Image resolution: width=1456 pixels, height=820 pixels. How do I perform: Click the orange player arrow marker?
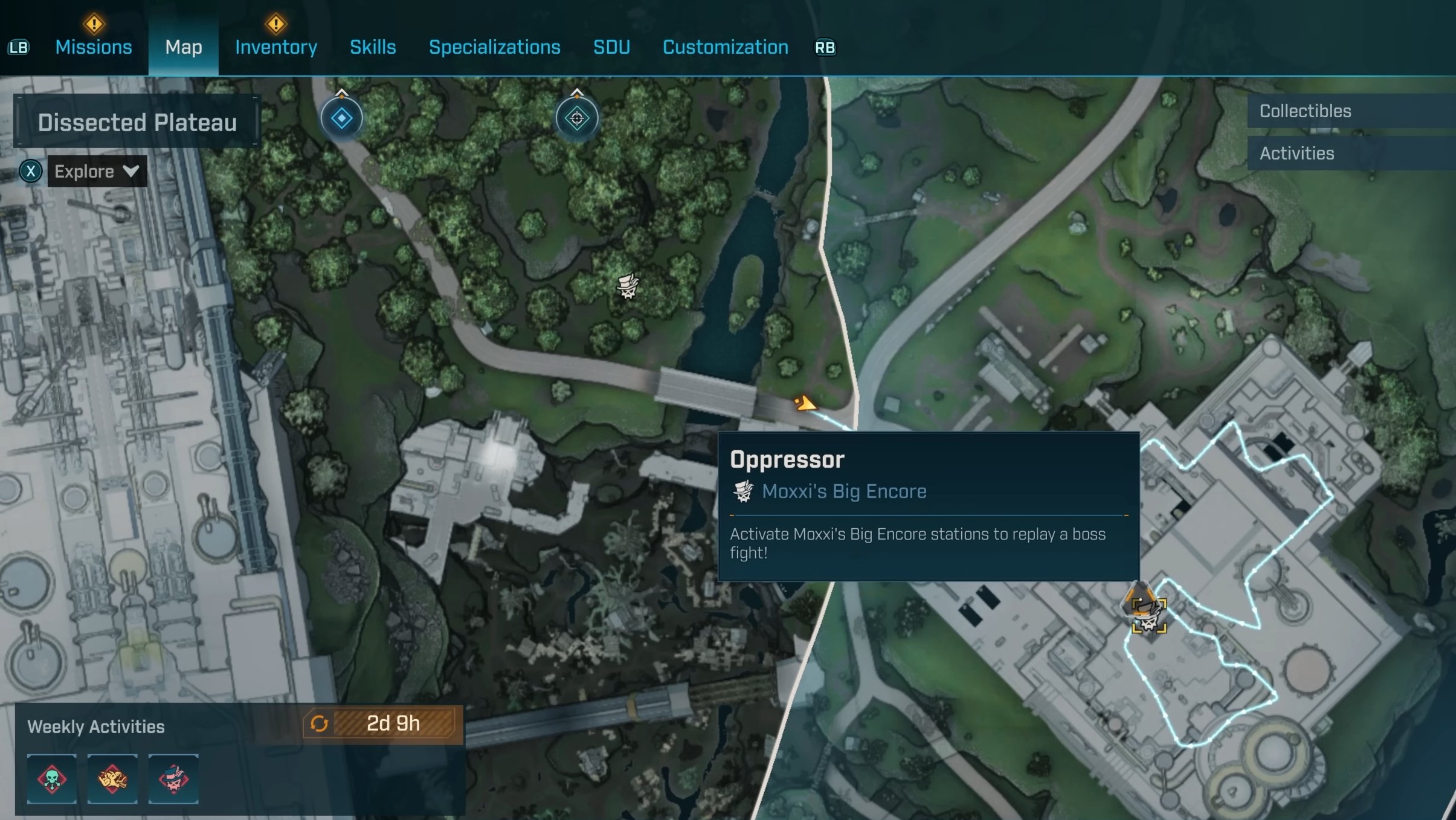tap(805, 403)
